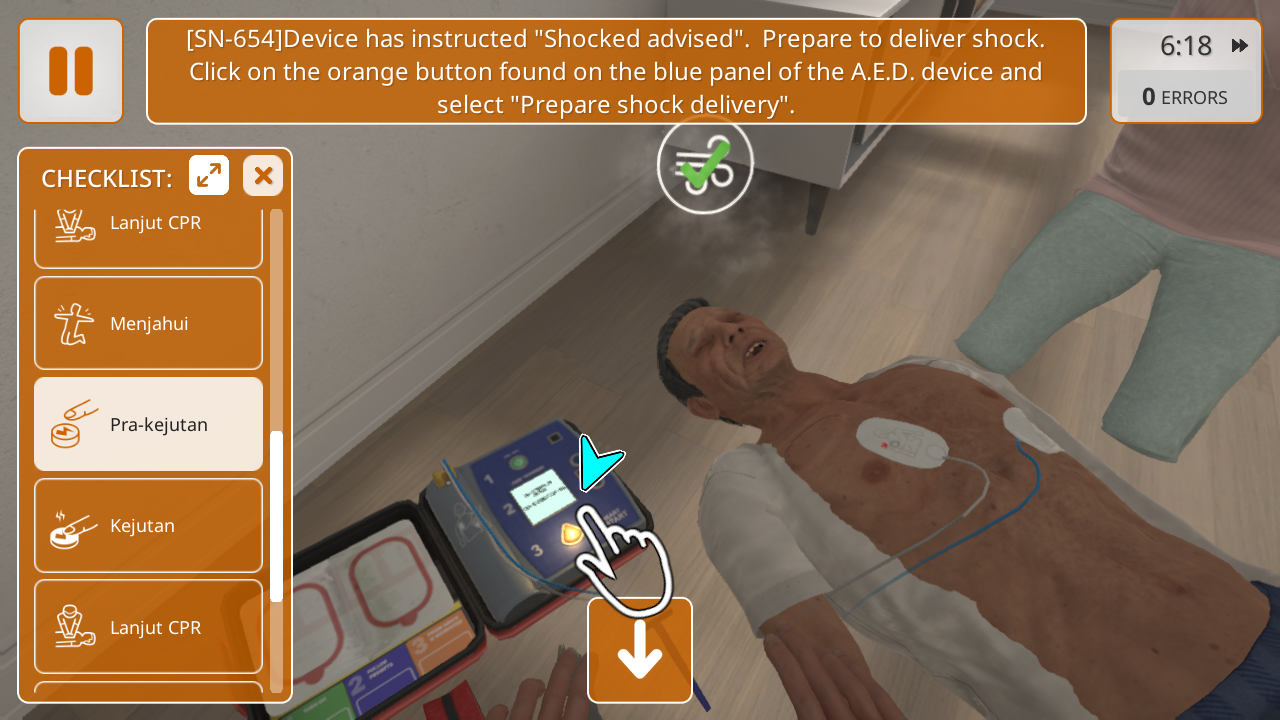Click the orange shock button on the AED
This screenshot has width=1280, height=720.
pyautogui.click(x=573, y=533)
